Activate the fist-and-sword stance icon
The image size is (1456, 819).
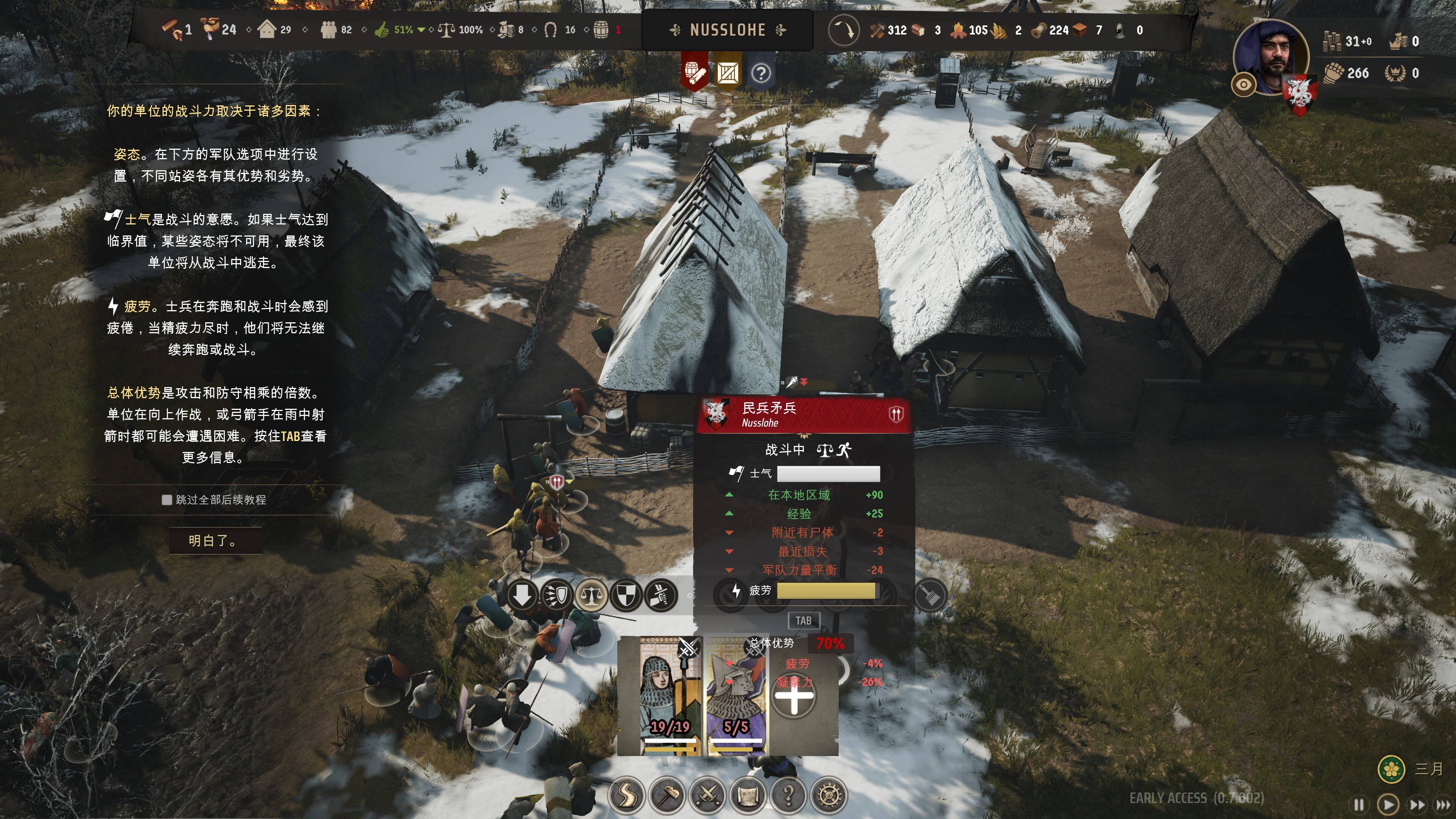660,595
